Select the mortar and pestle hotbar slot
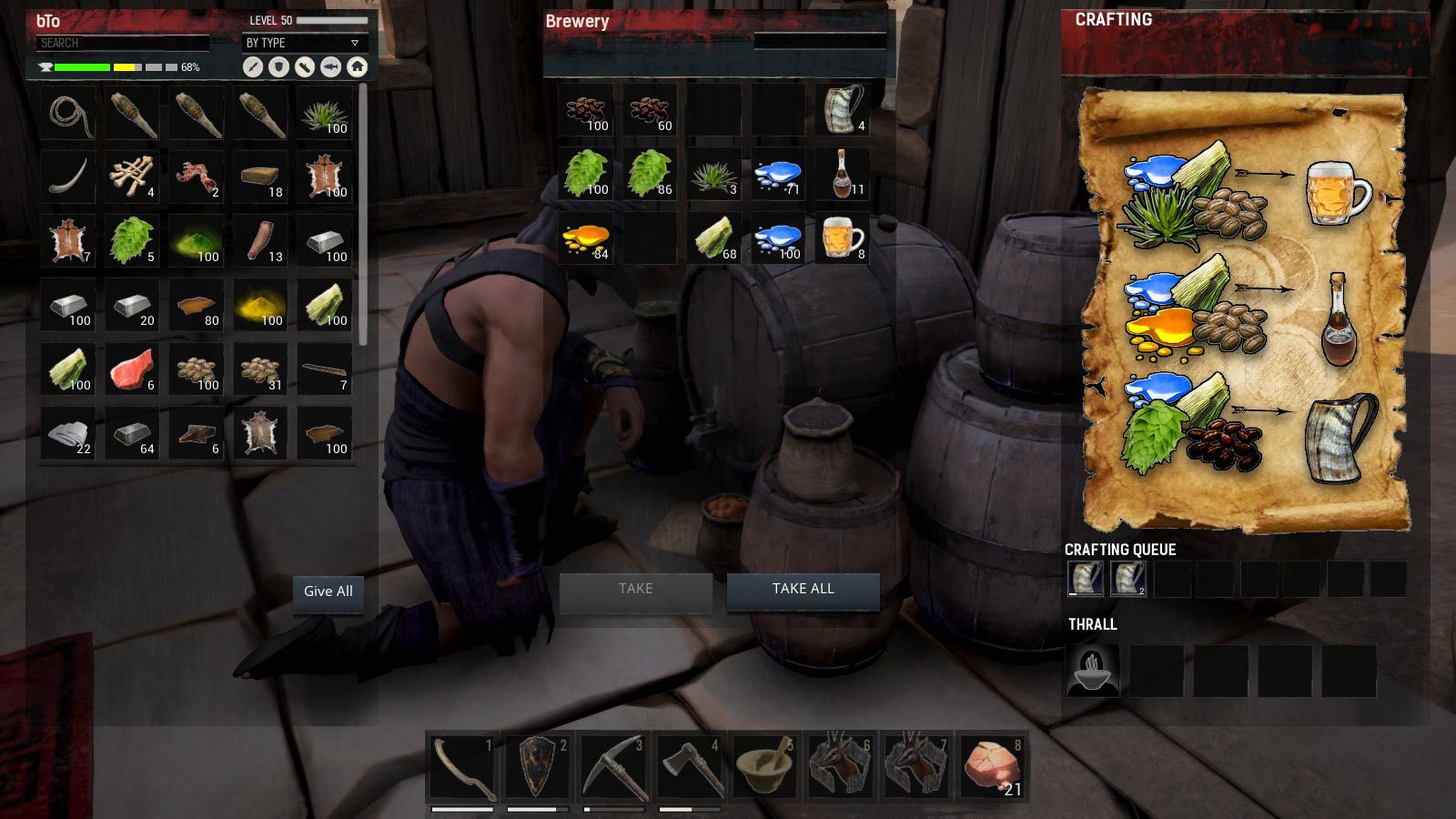This screenshot has width=1456, height=819. click(x=764, y=766)
